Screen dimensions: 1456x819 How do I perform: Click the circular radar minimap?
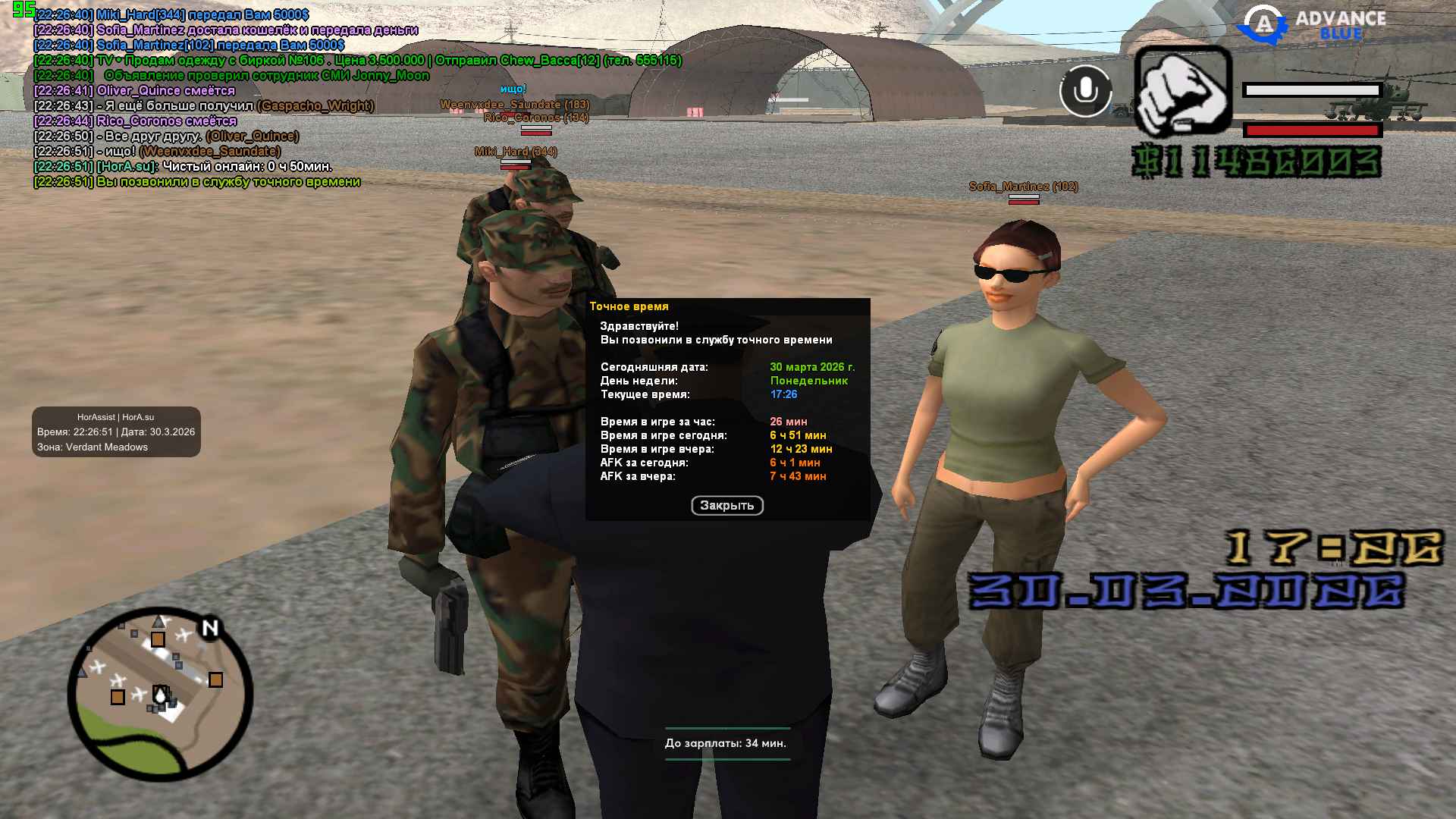point(161,694)
